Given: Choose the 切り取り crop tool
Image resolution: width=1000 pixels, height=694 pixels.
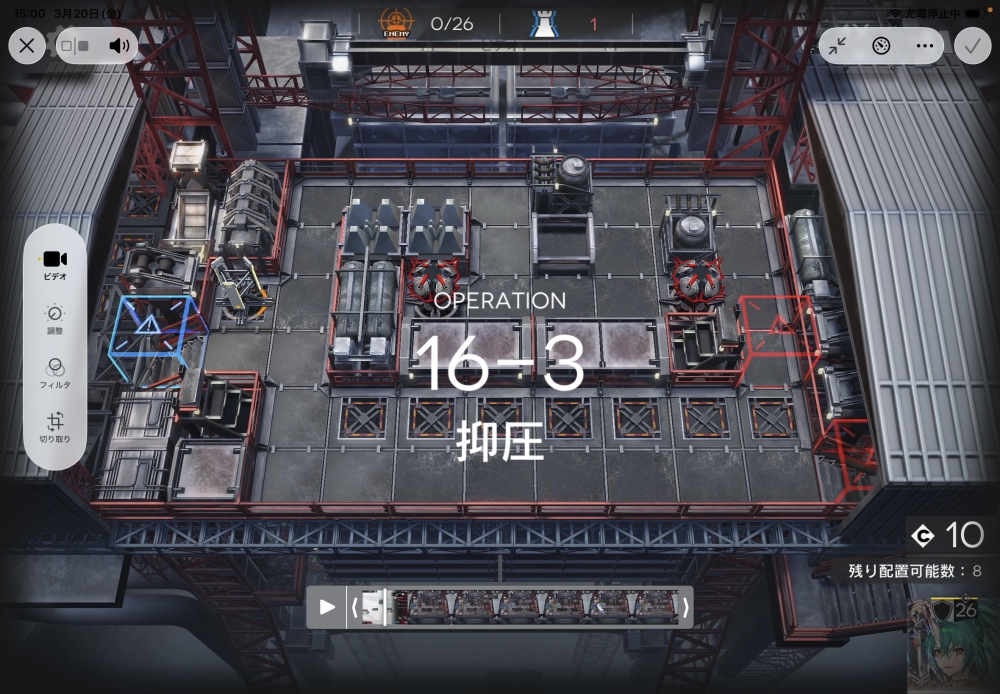Looking at the screenshot, I should (x=55, y=428).
